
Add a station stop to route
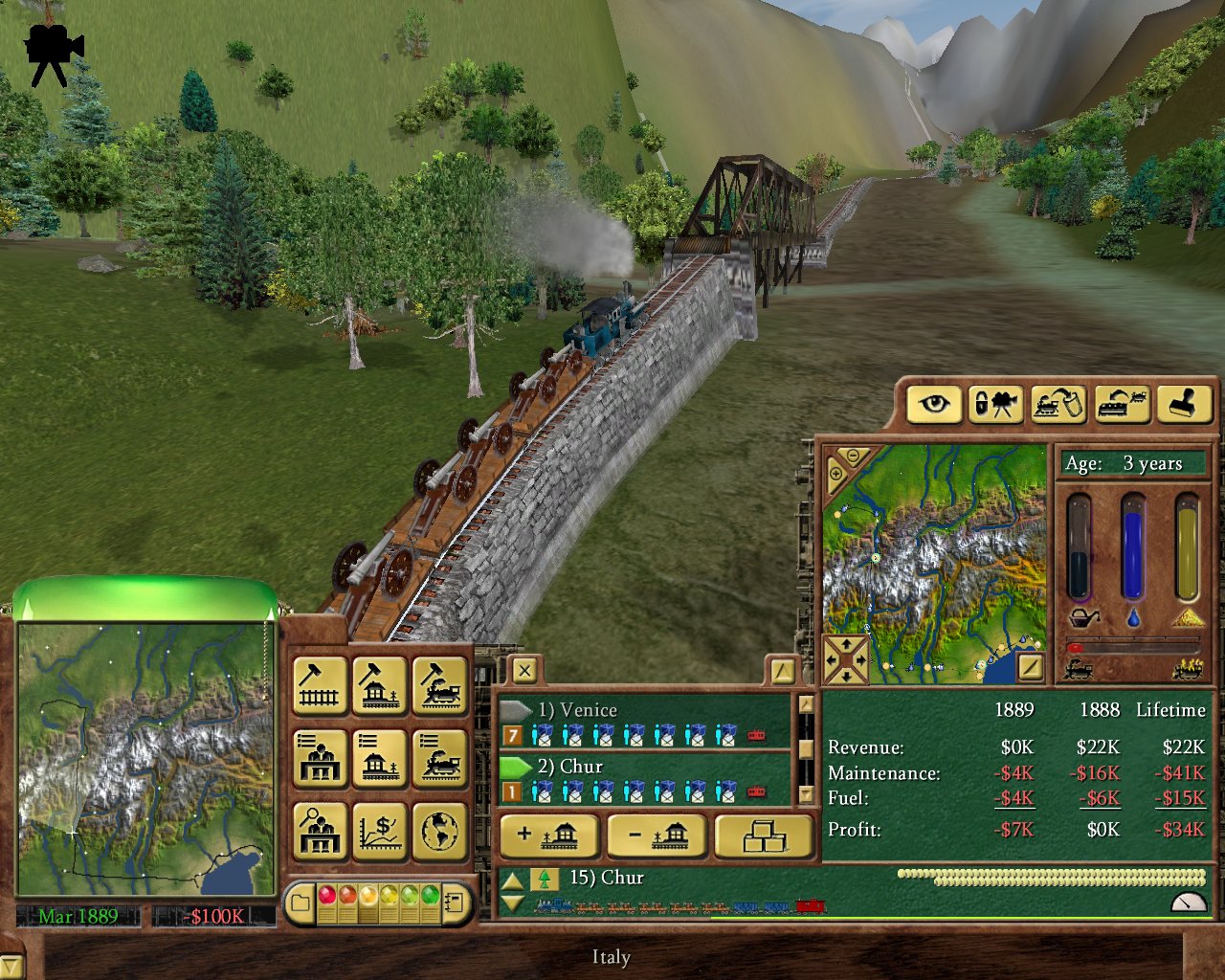tap(548, 836)
